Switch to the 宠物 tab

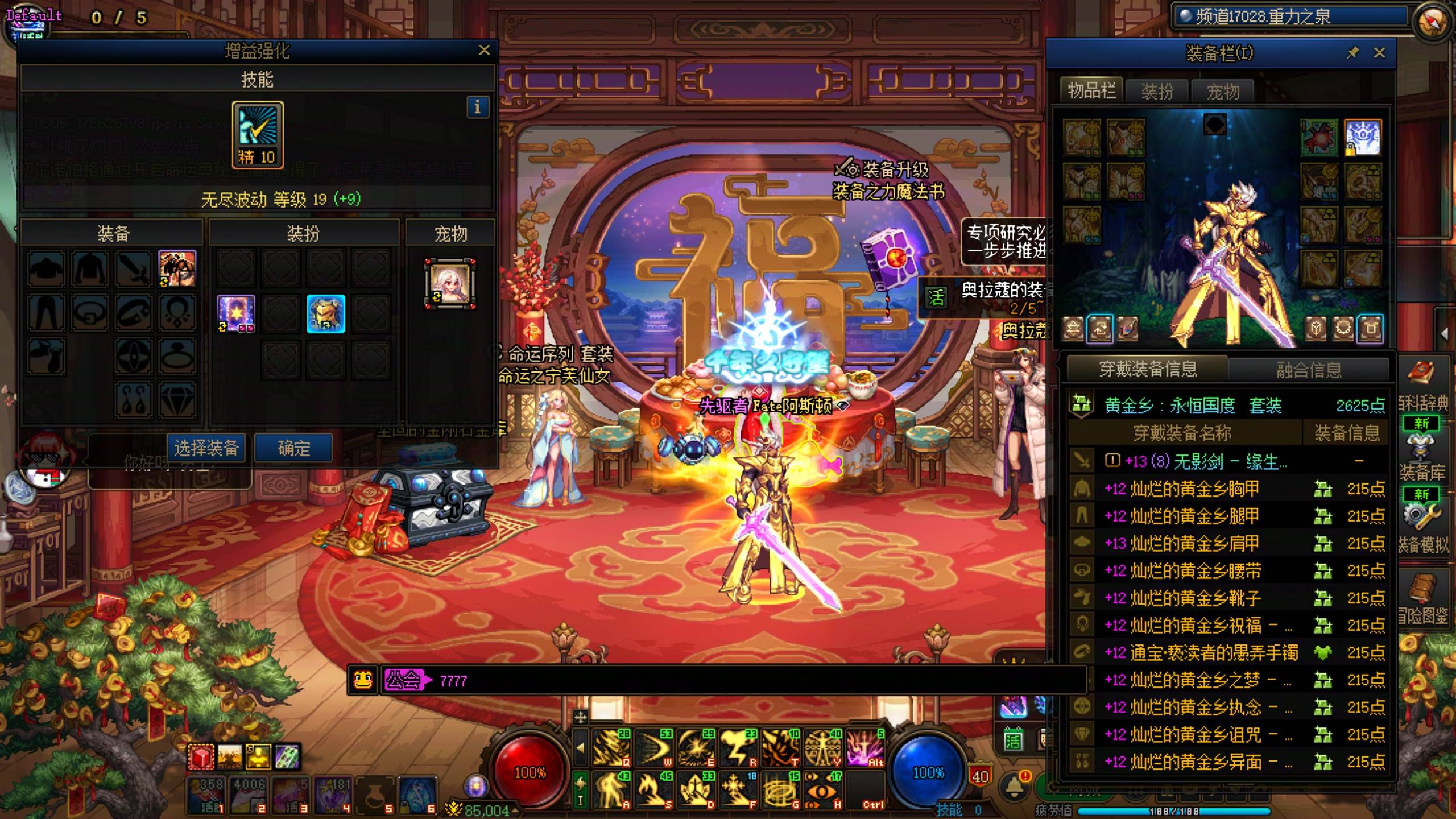point(1223,91)
